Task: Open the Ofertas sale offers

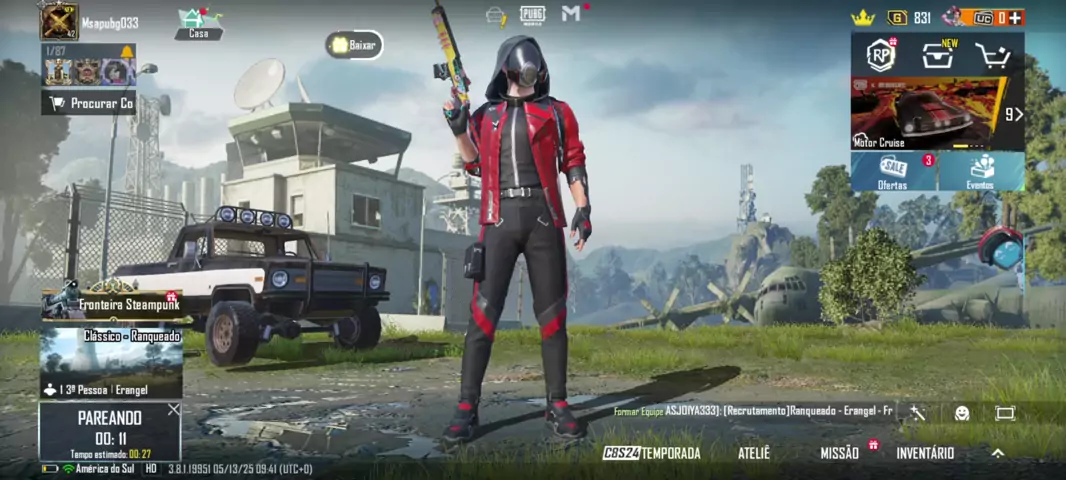Action: point(893,172)
